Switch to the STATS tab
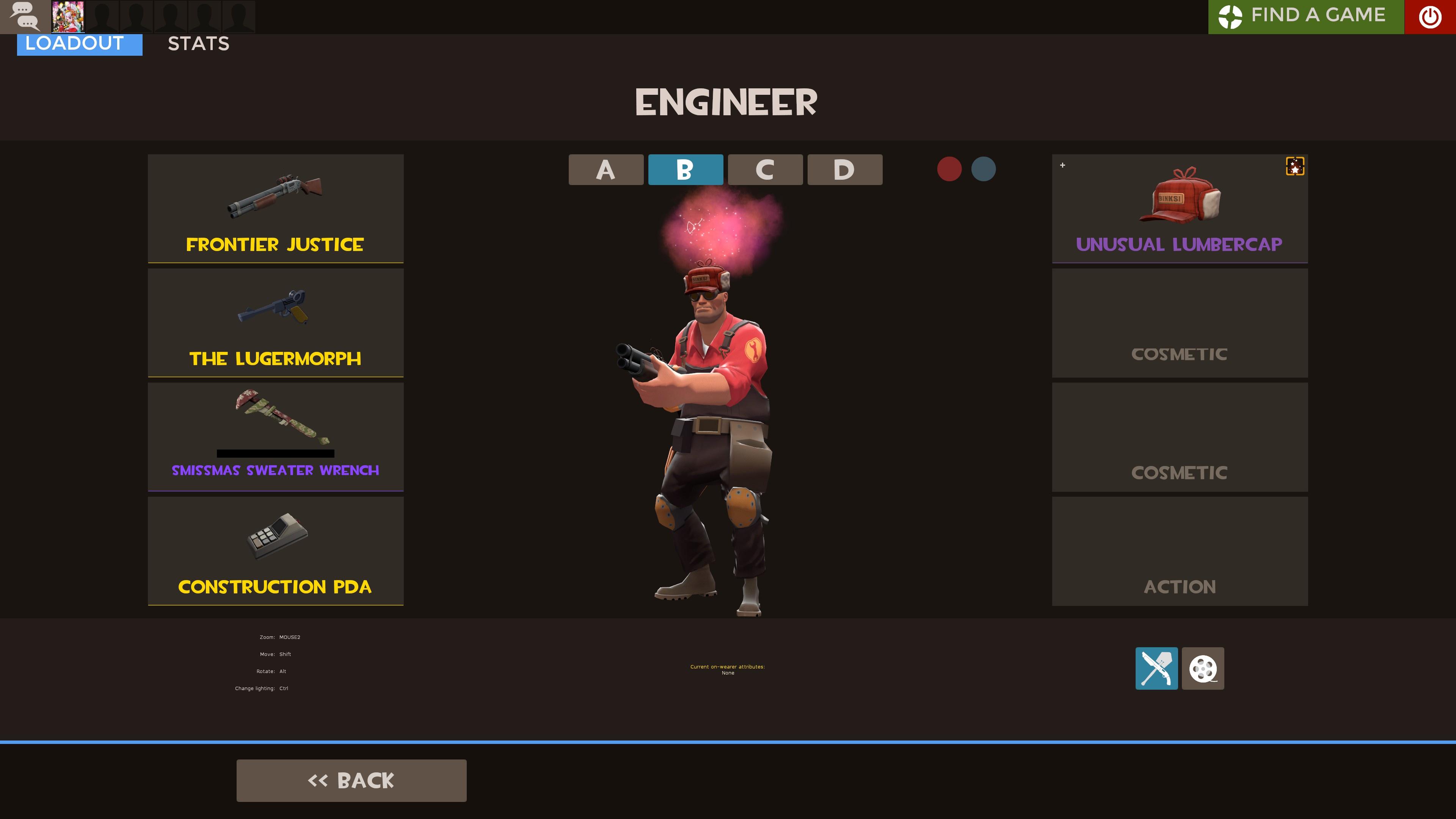 198,44
